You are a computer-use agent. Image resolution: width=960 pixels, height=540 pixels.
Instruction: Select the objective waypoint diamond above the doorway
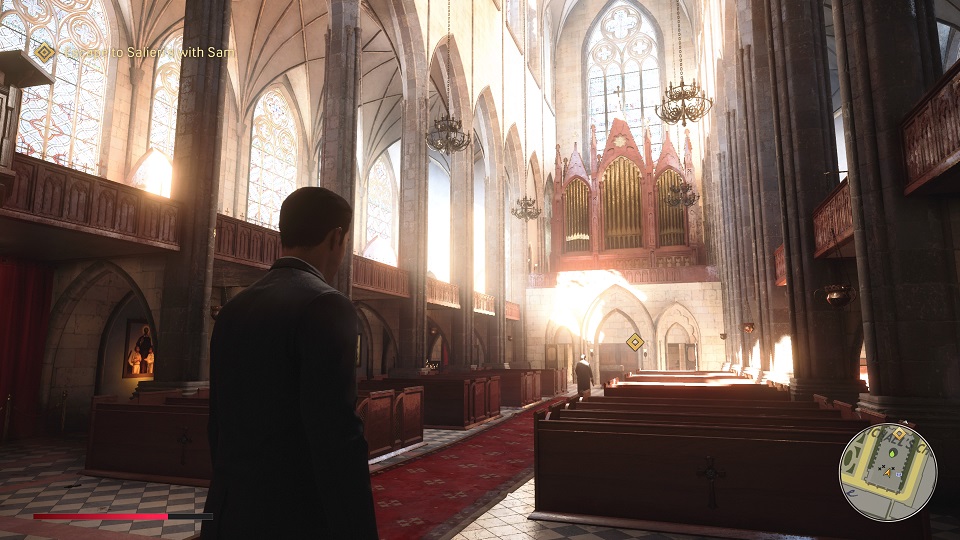coord(634,342)
